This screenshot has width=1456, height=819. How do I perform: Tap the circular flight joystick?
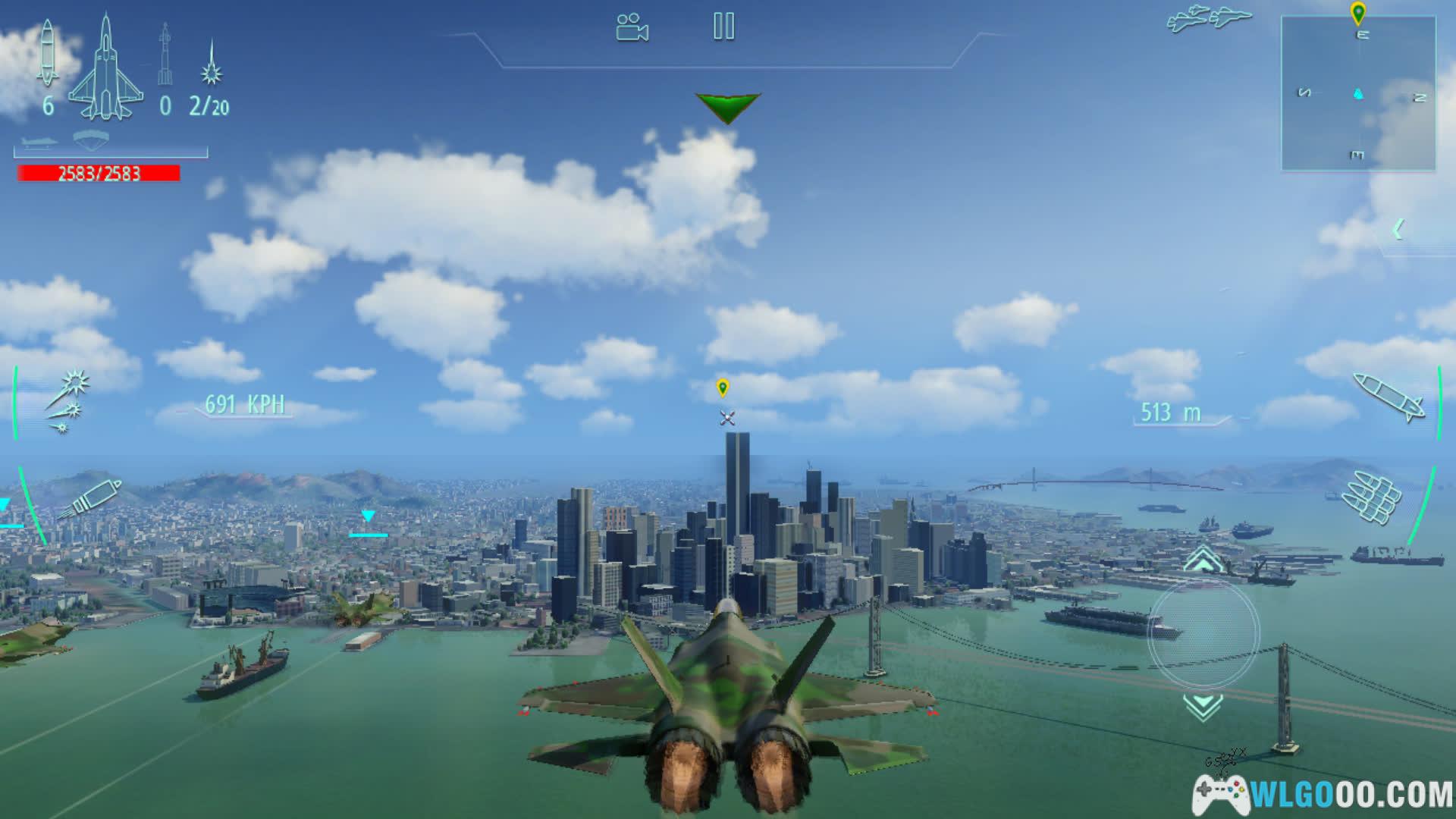point(1203,632)
